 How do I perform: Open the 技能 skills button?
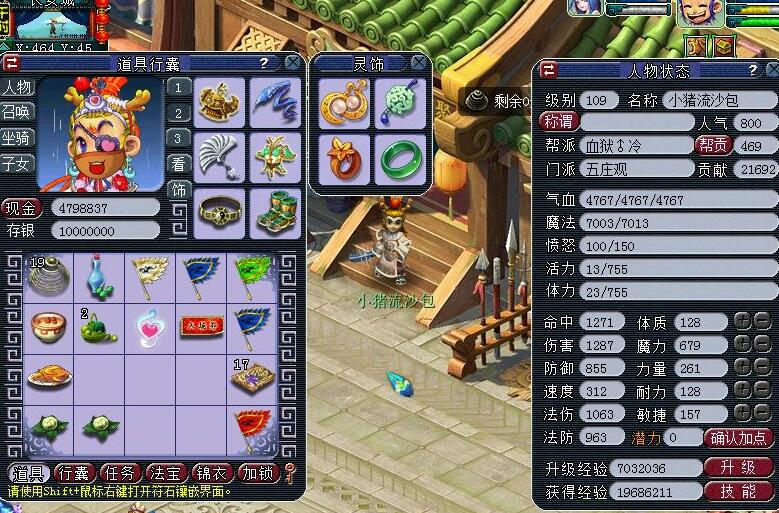click(x=739, y=491)
